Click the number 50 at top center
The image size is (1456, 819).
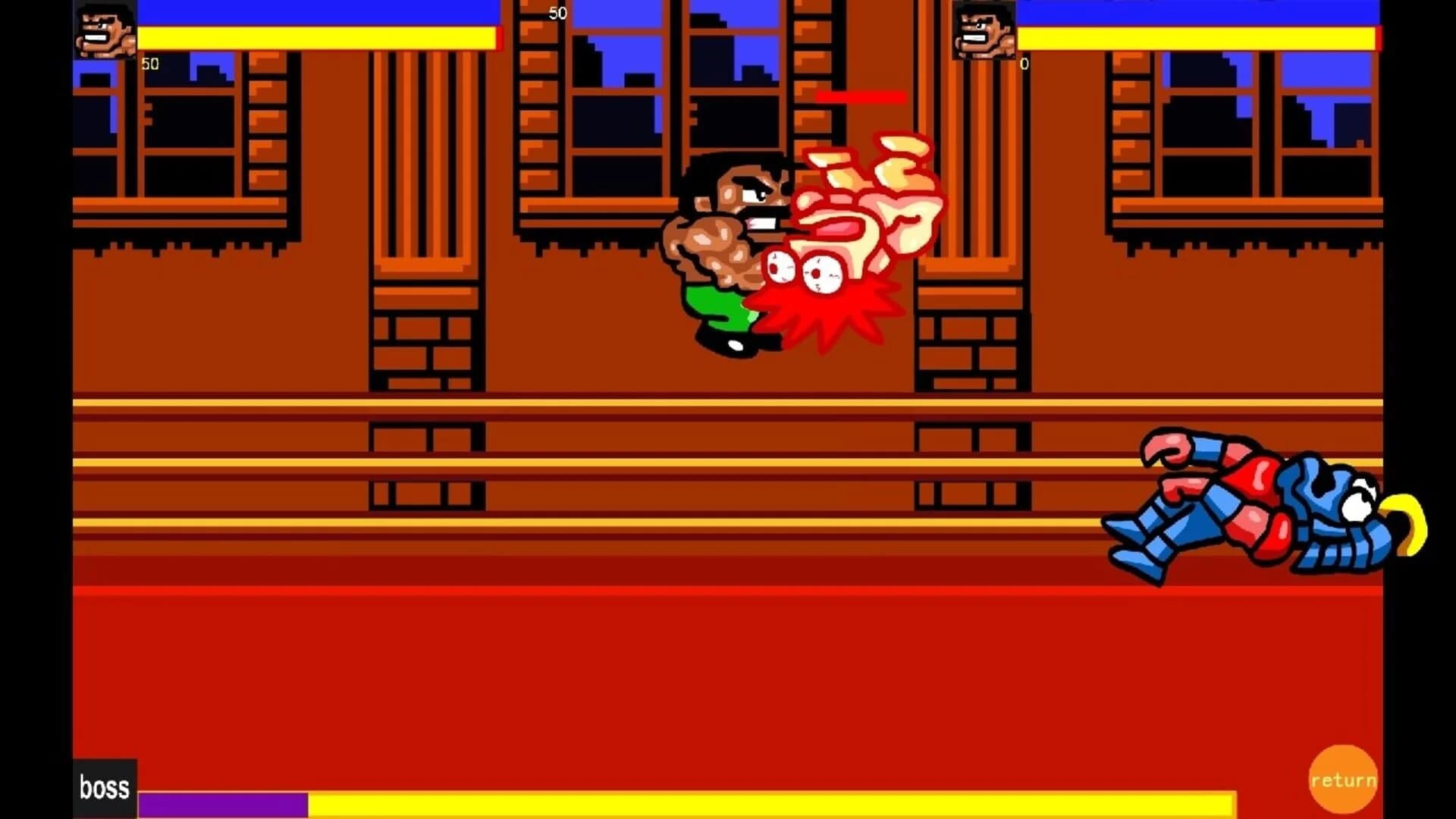556,12
